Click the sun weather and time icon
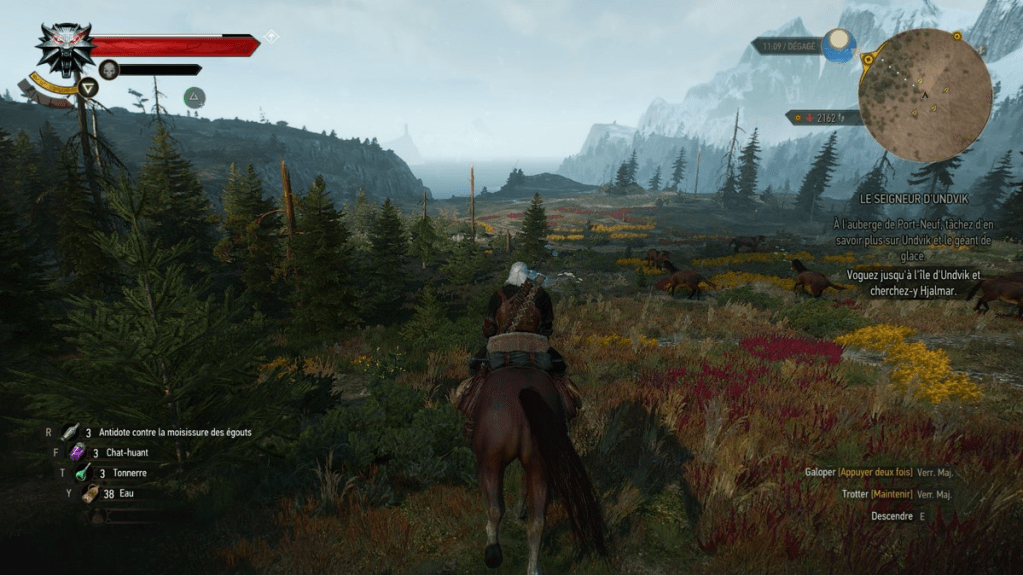 [x=840, y=45]
